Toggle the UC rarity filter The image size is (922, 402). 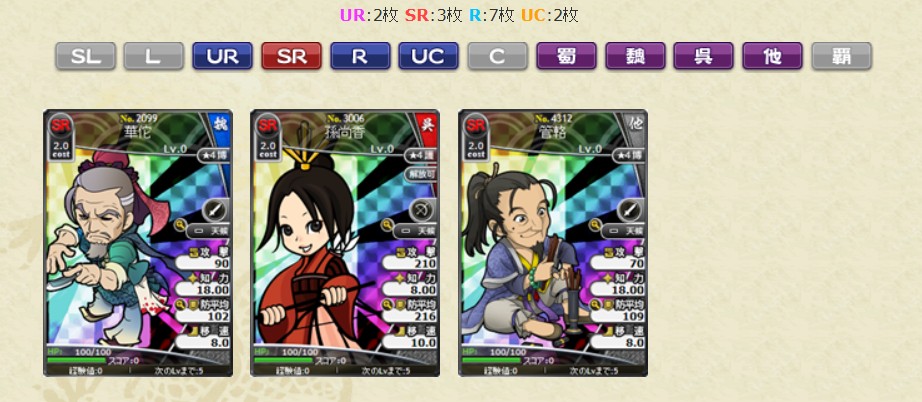(428, 56)
